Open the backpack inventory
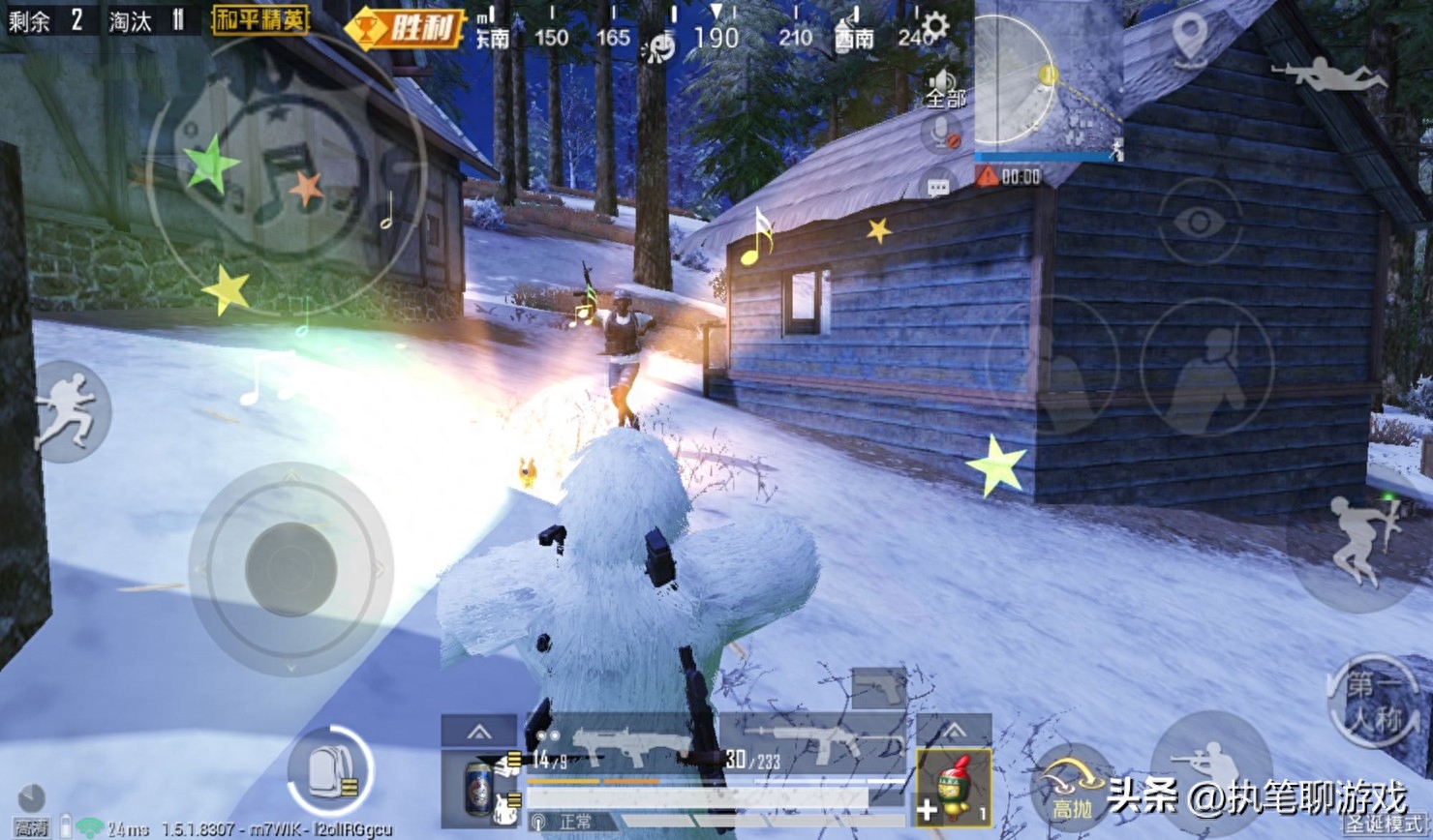This screenshot has width=1433, height=840. tap(330, 771)
